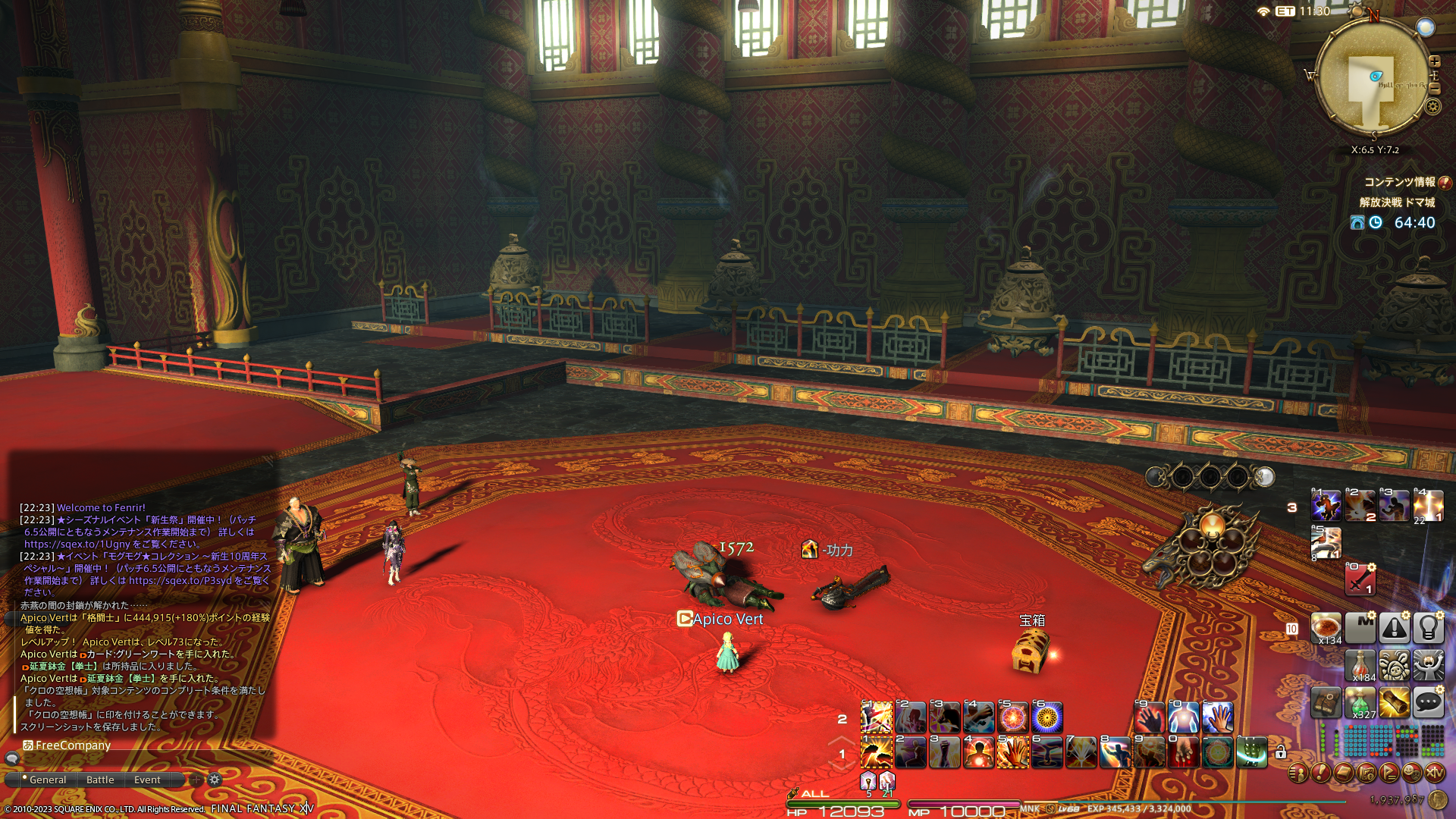Click the light bulb macro icon
1456x819 pixels.
point(1428,628)
